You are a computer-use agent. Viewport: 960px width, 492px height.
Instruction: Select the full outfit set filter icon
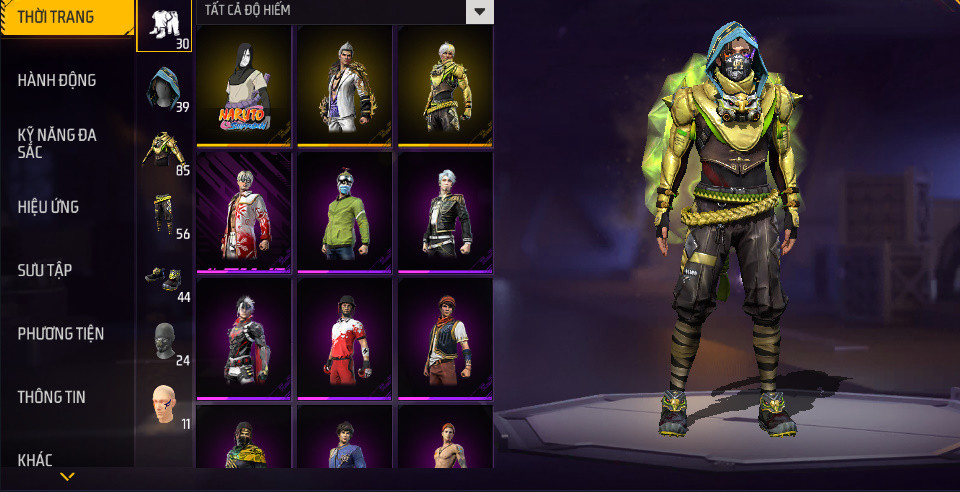[164, 25]
